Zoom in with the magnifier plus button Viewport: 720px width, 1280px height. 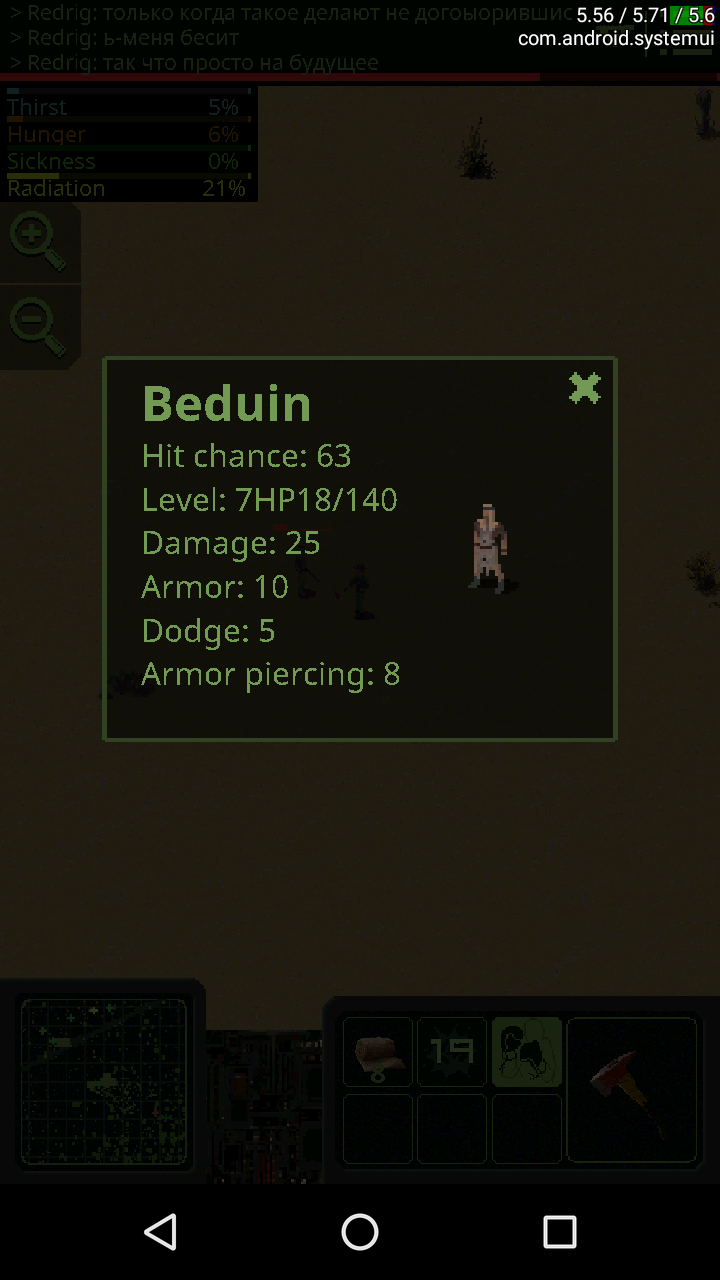tap(37, 242)
